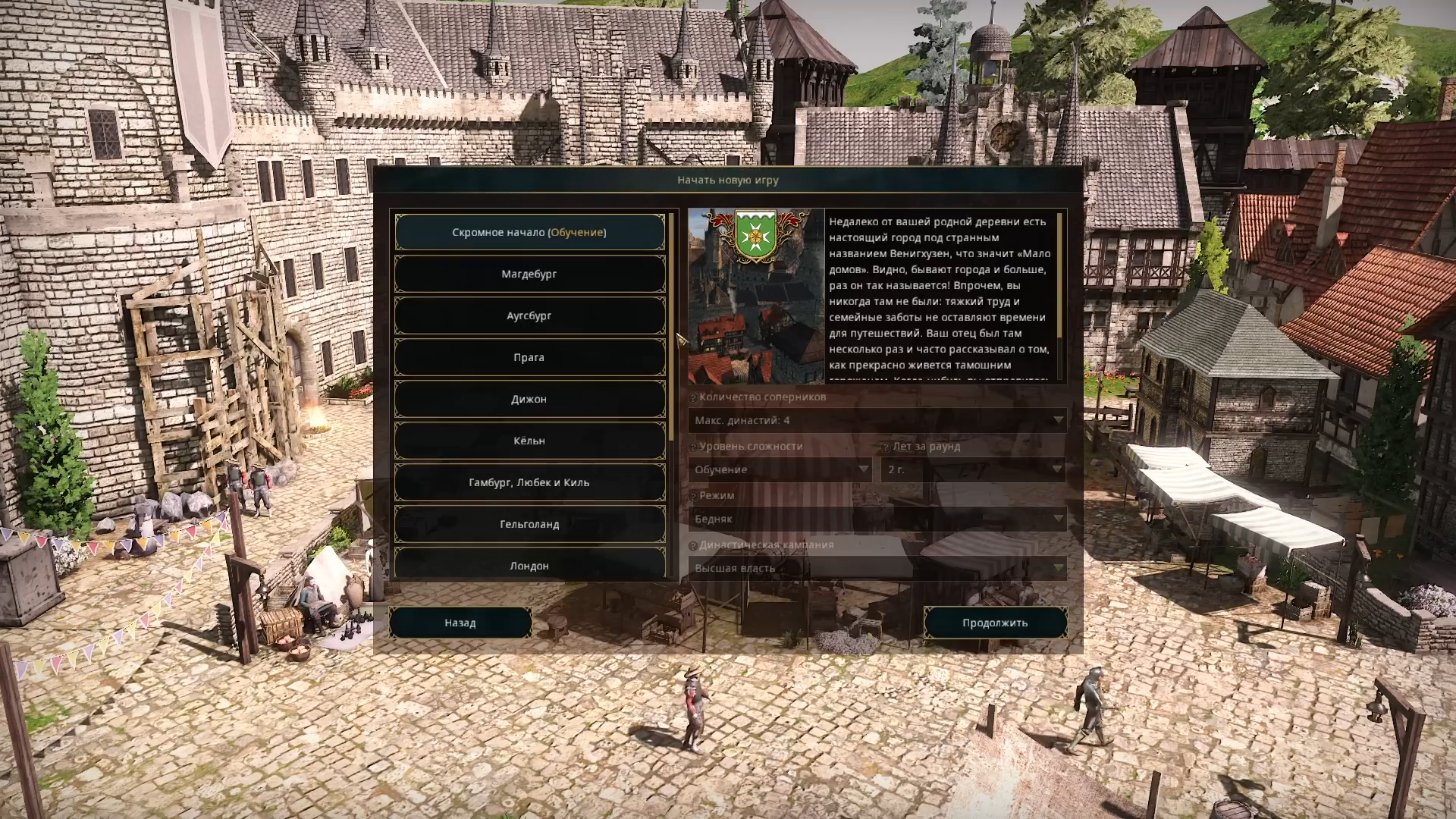This screenshot has height=819, width=1456.
Task: Choose Дижон as the starting map
Action: pyautogui.click(x=529, y=399)
